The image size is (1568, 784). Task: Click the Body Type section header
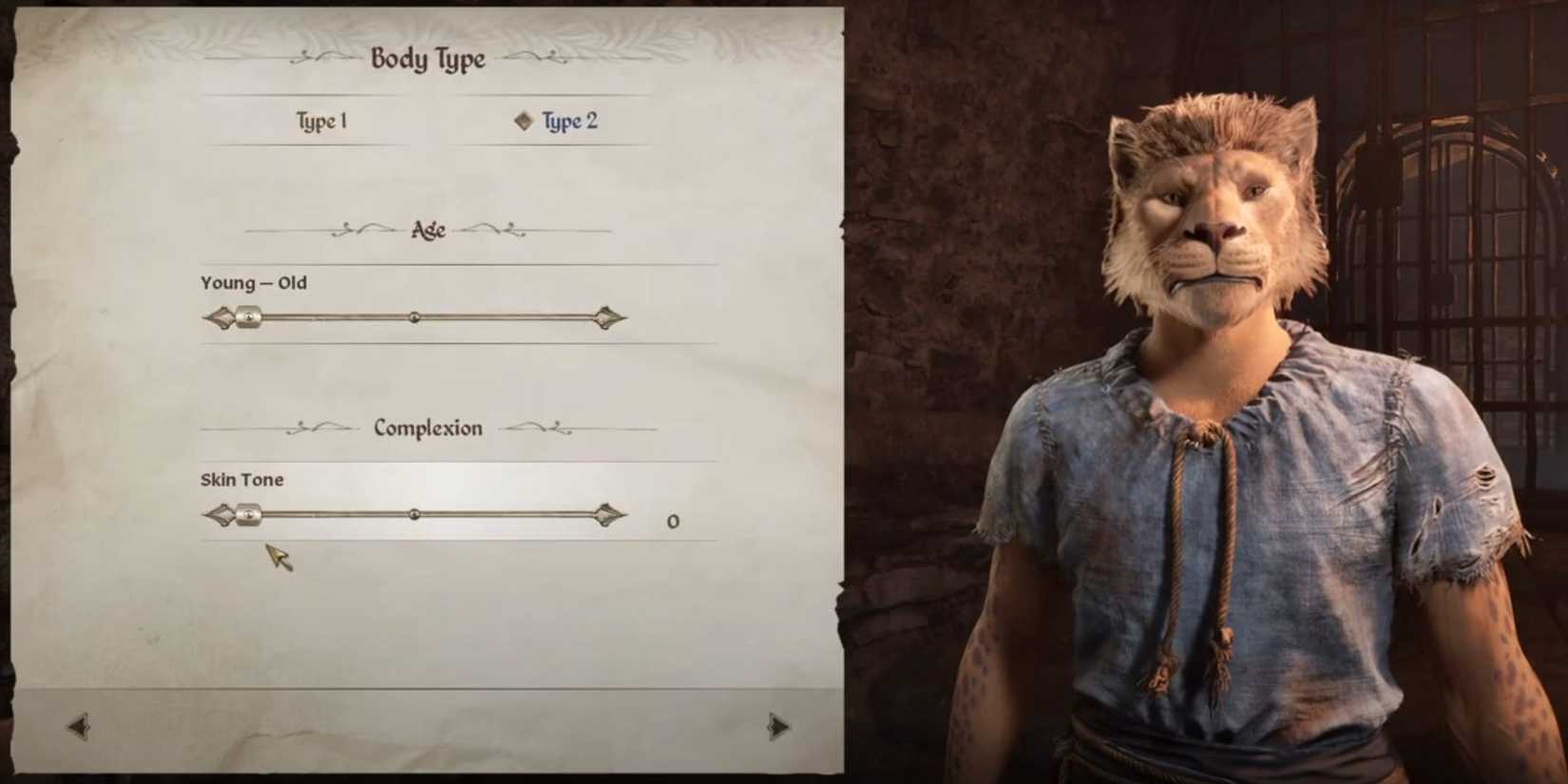428,59
